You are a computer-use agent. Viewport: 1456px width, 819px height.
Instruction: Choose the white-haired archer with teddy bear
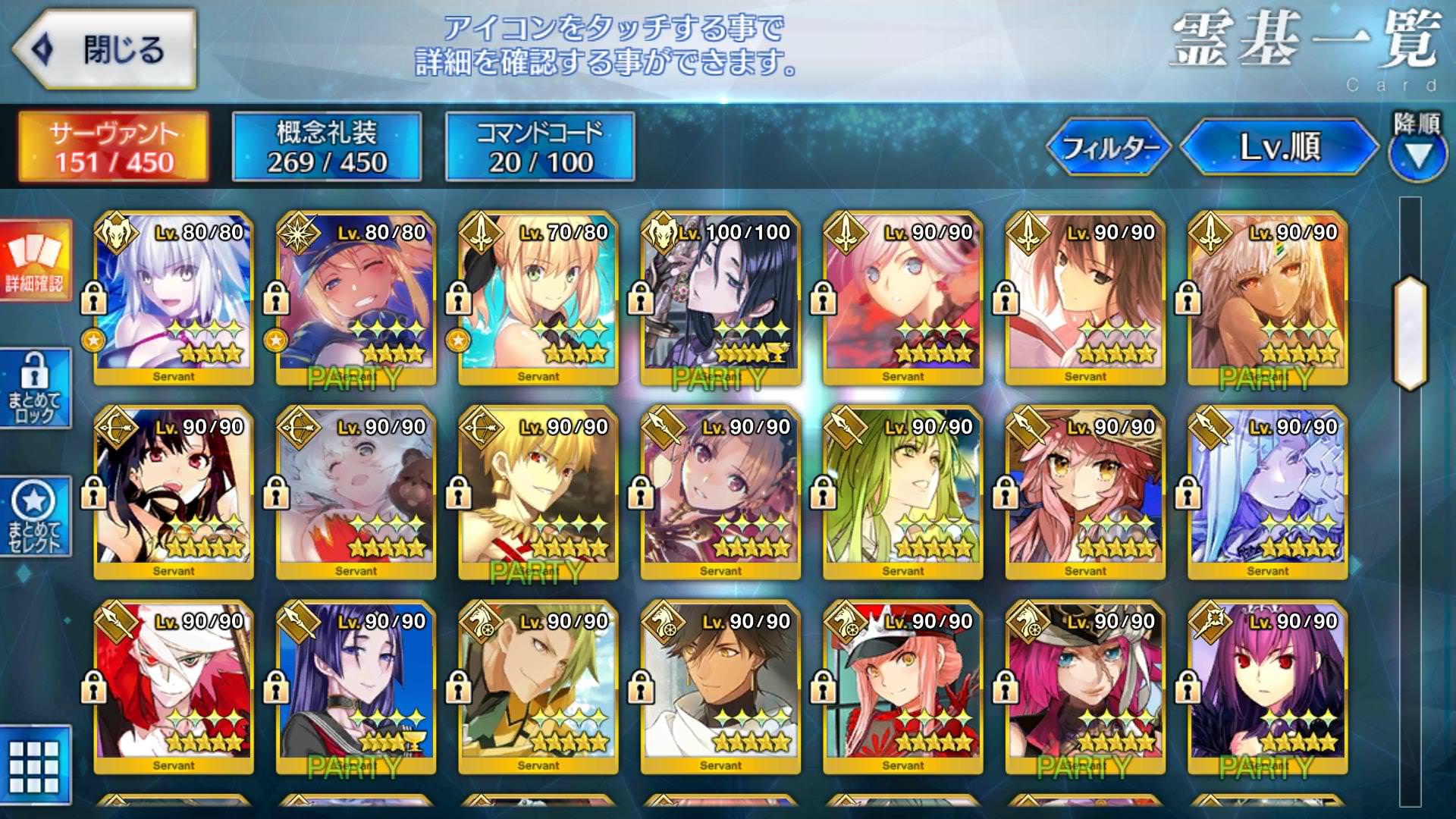(x=356, y=493)
